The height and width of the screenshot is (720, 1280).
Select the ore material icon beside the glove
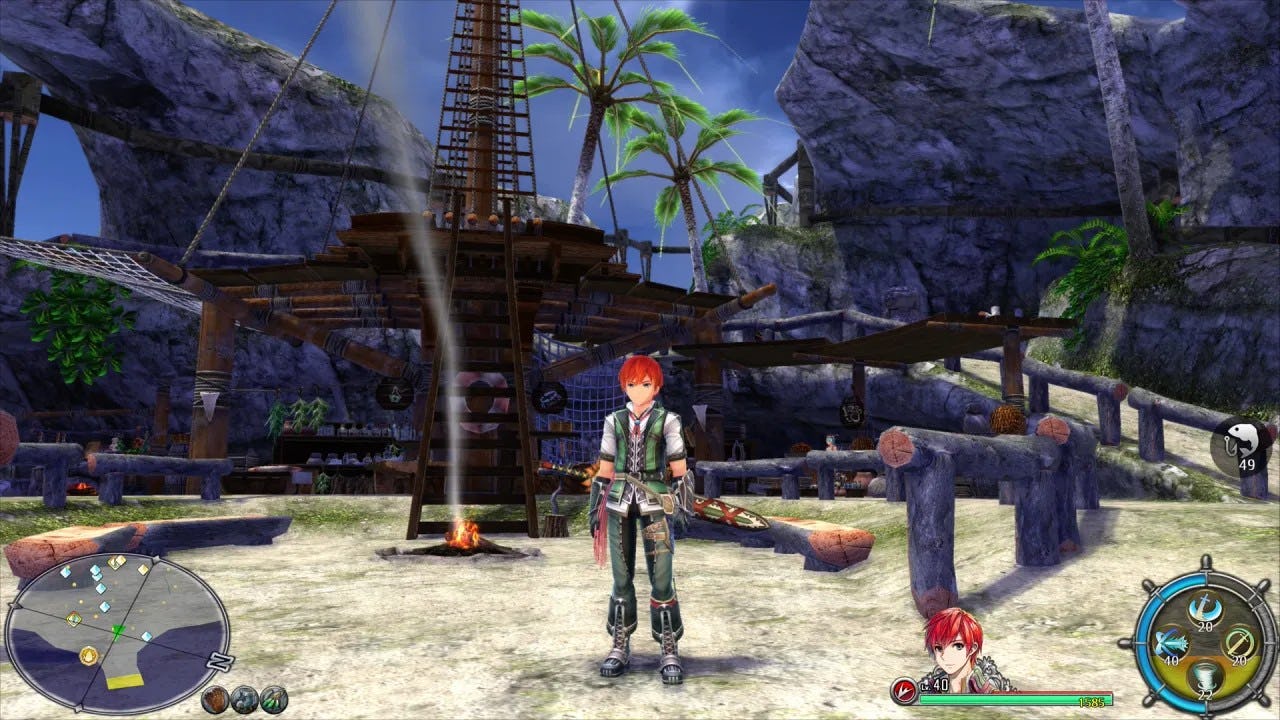[243, 700]
